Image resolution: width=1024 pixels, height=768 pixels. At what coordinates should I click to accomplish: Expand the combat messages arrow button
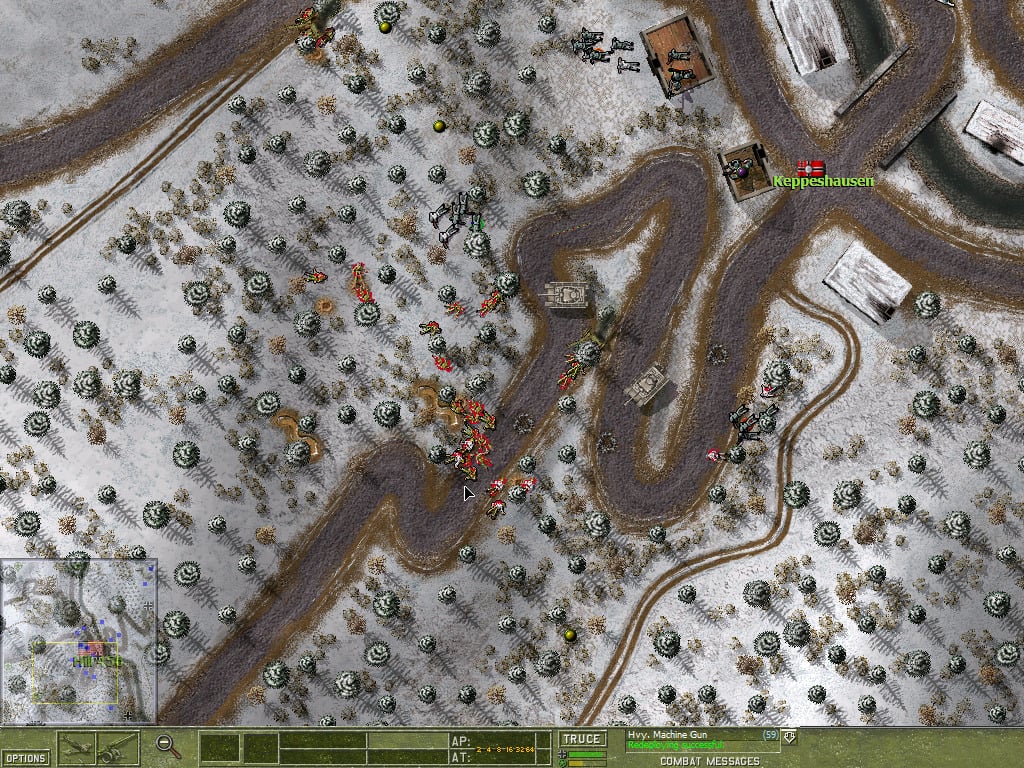(x=790, y=737)
